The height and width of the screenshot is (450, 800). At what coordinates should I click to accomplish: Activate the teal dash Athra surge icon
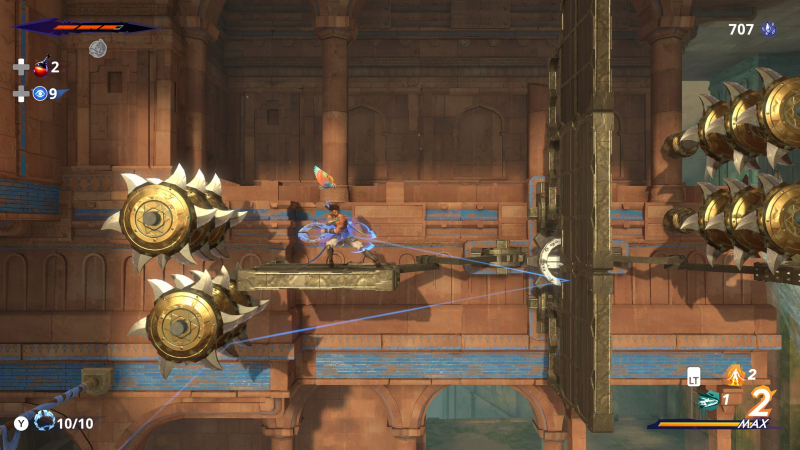point(707,400)
